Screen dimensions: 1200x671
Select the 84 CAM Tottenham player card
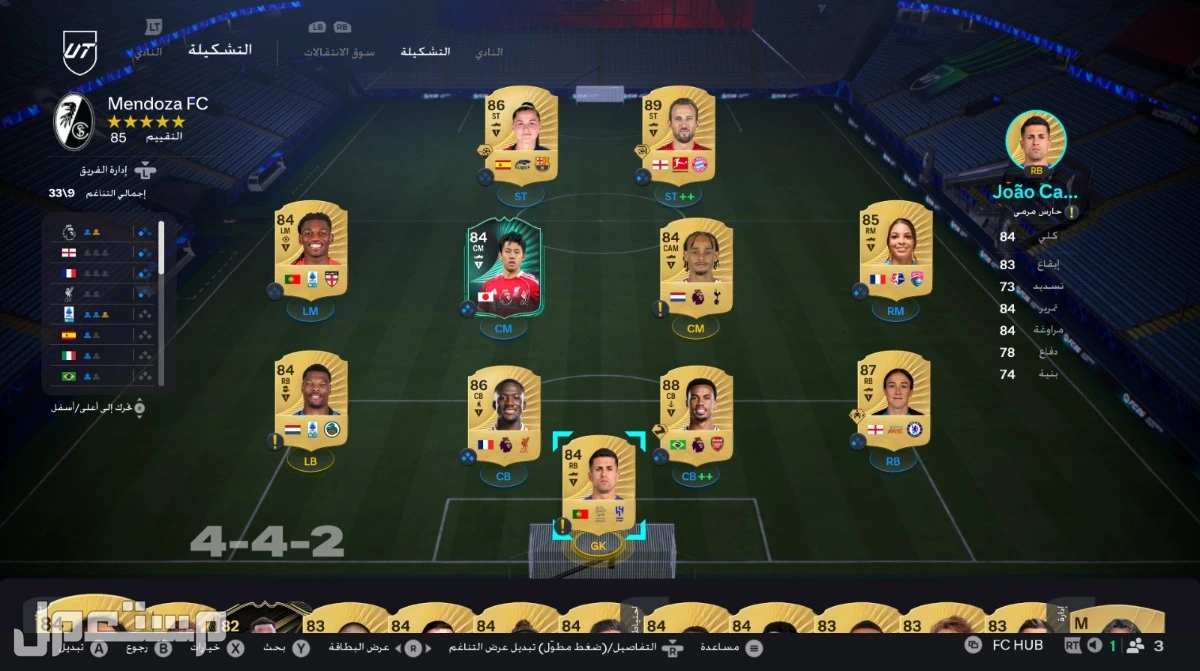(x=696, y=265)
